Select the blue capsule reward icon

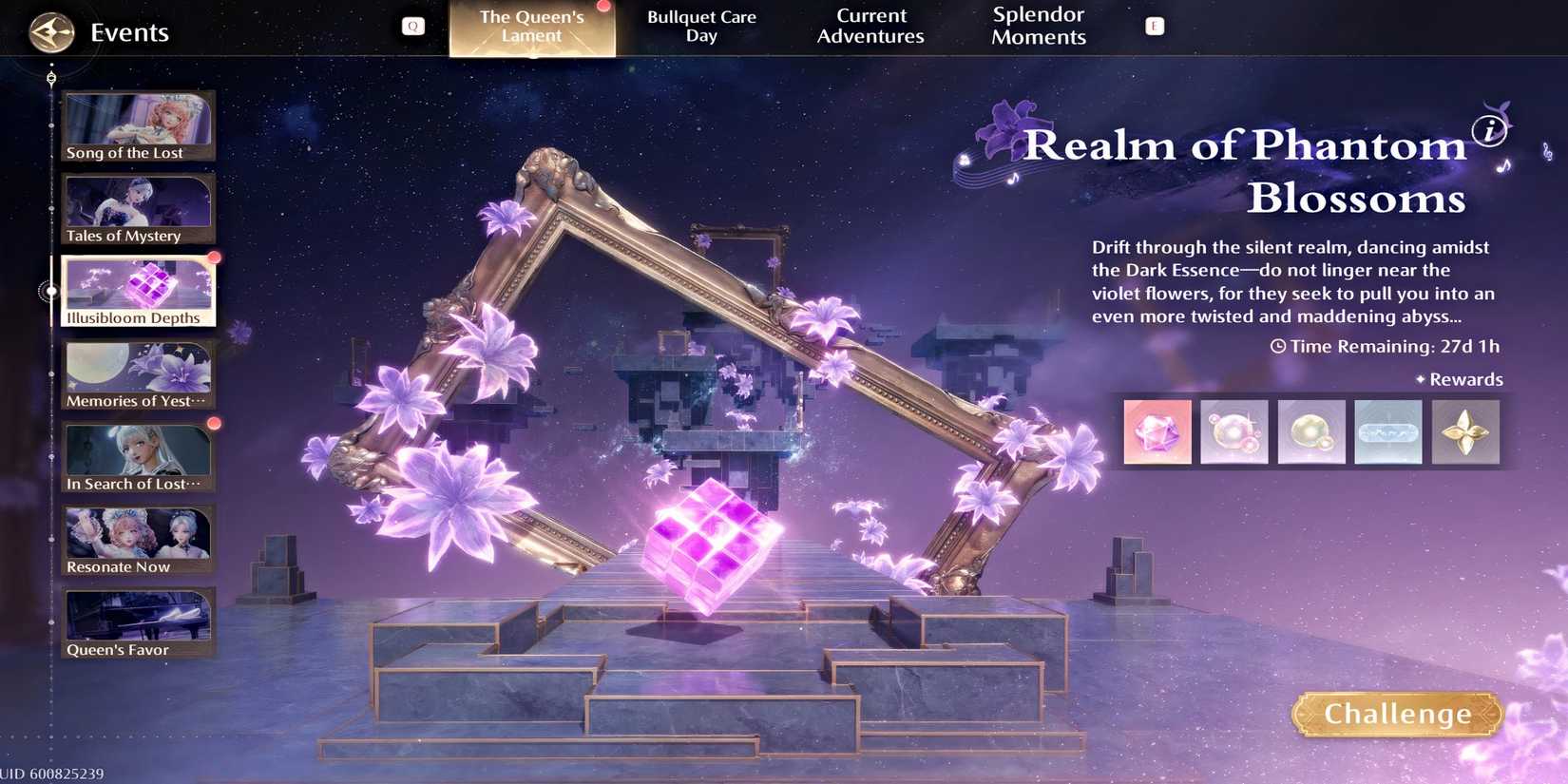1387,432
